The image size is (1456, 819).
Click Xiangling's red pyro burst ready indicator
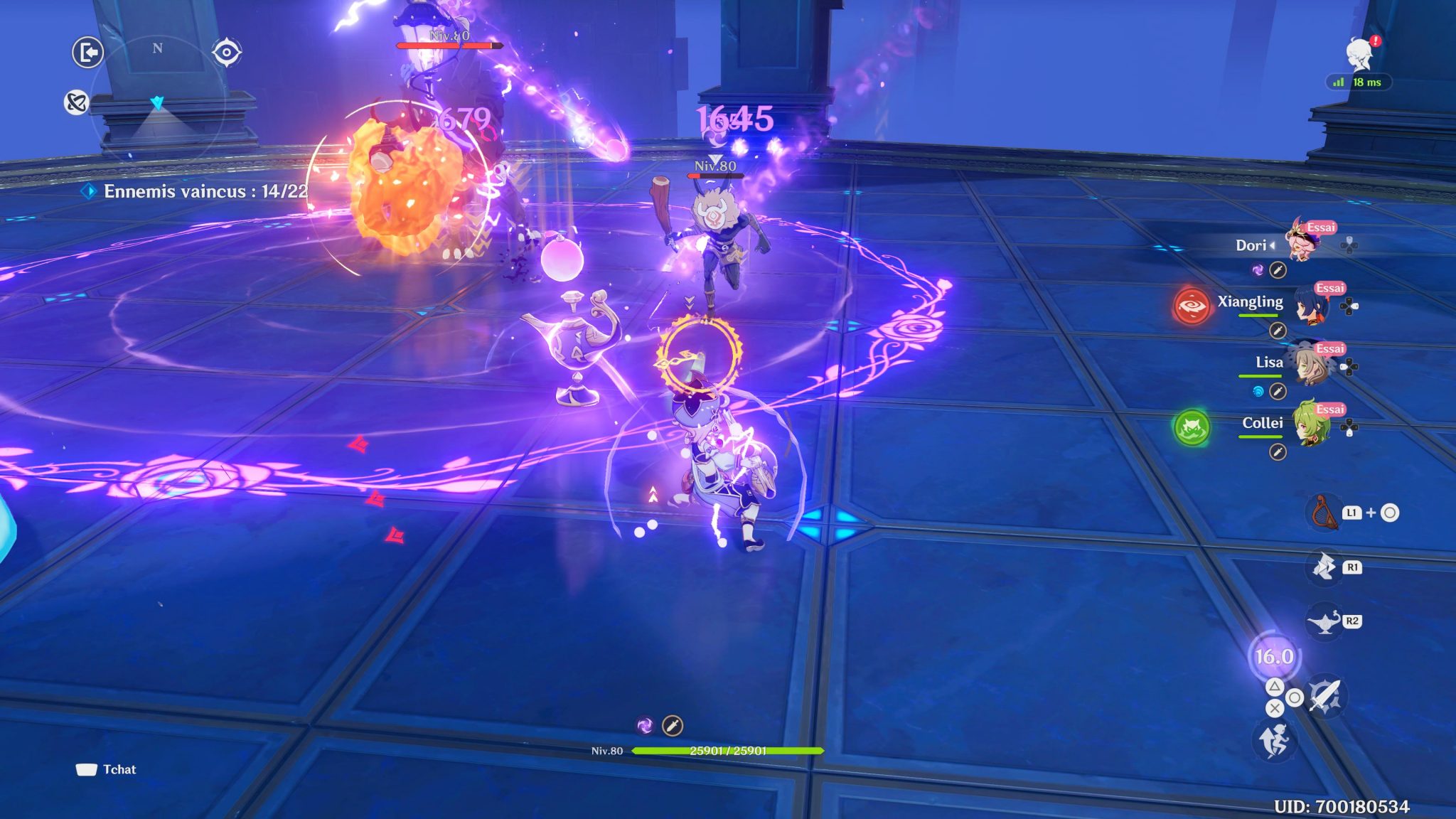pos(1191,306)
